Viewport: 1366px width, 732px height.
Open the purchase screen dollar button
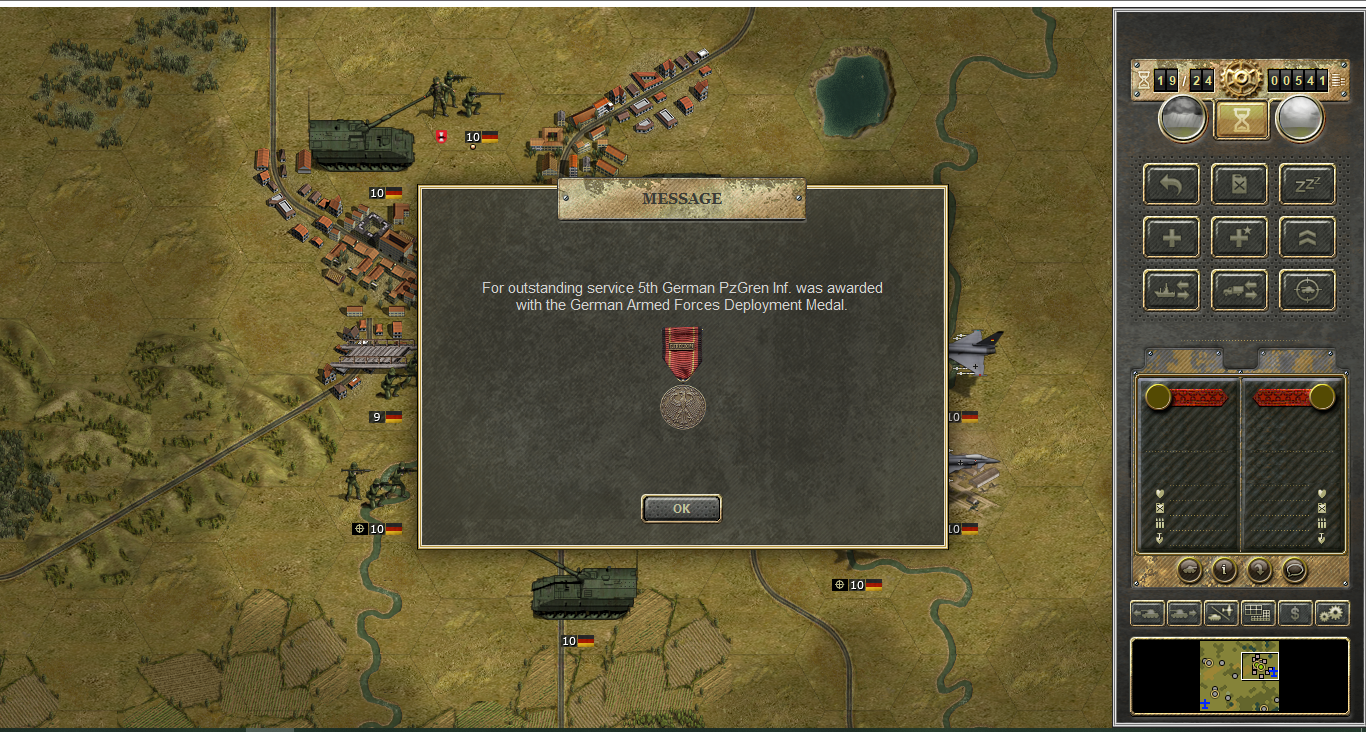pos(1295,613)
